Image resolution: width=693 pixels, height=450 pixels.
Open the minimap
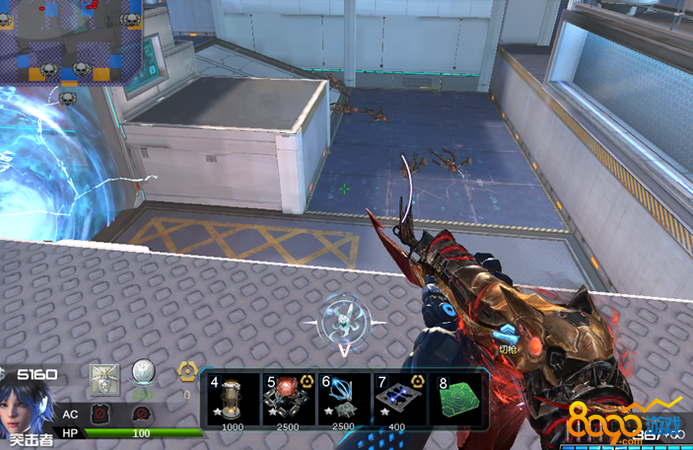click(x=70, y=42)
